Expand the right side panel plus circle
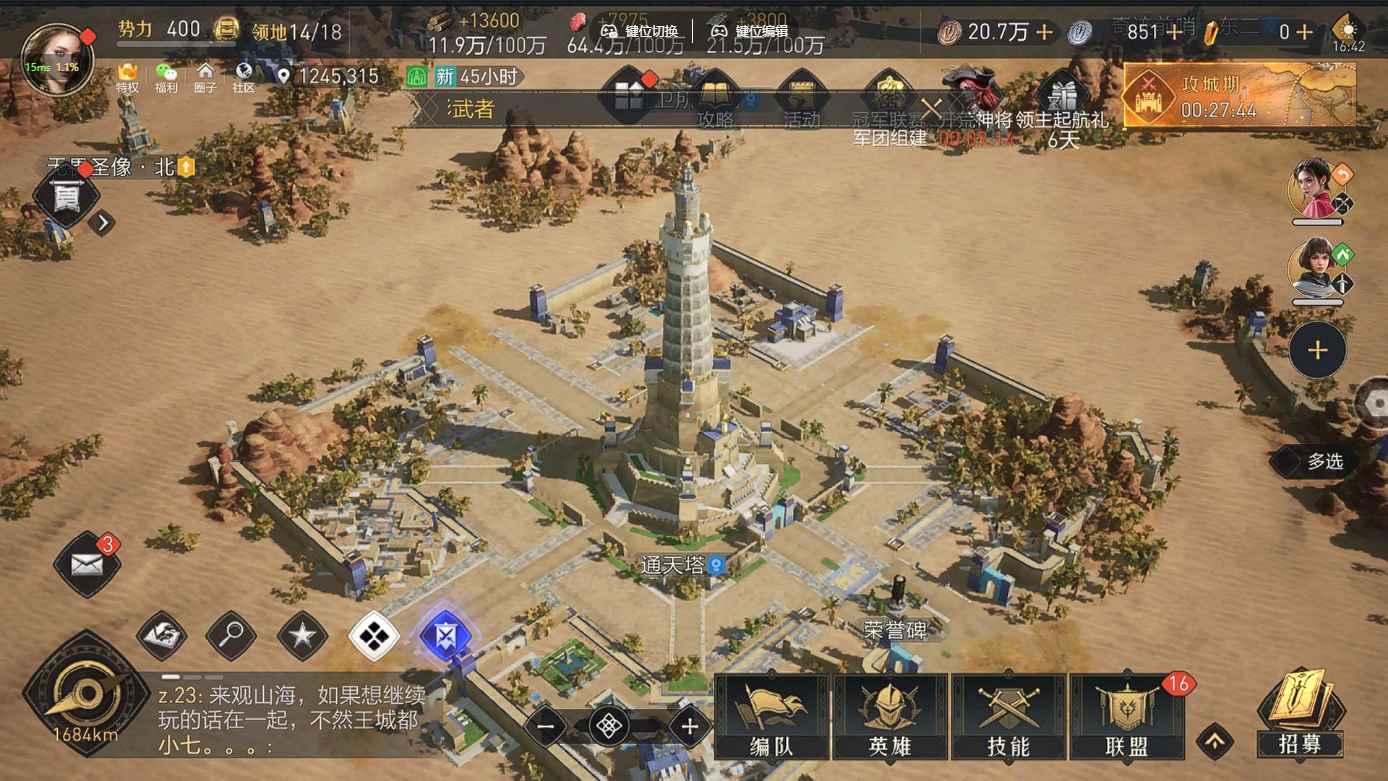The height and width of the screenshot is (781, 1388). (1317, 350)
